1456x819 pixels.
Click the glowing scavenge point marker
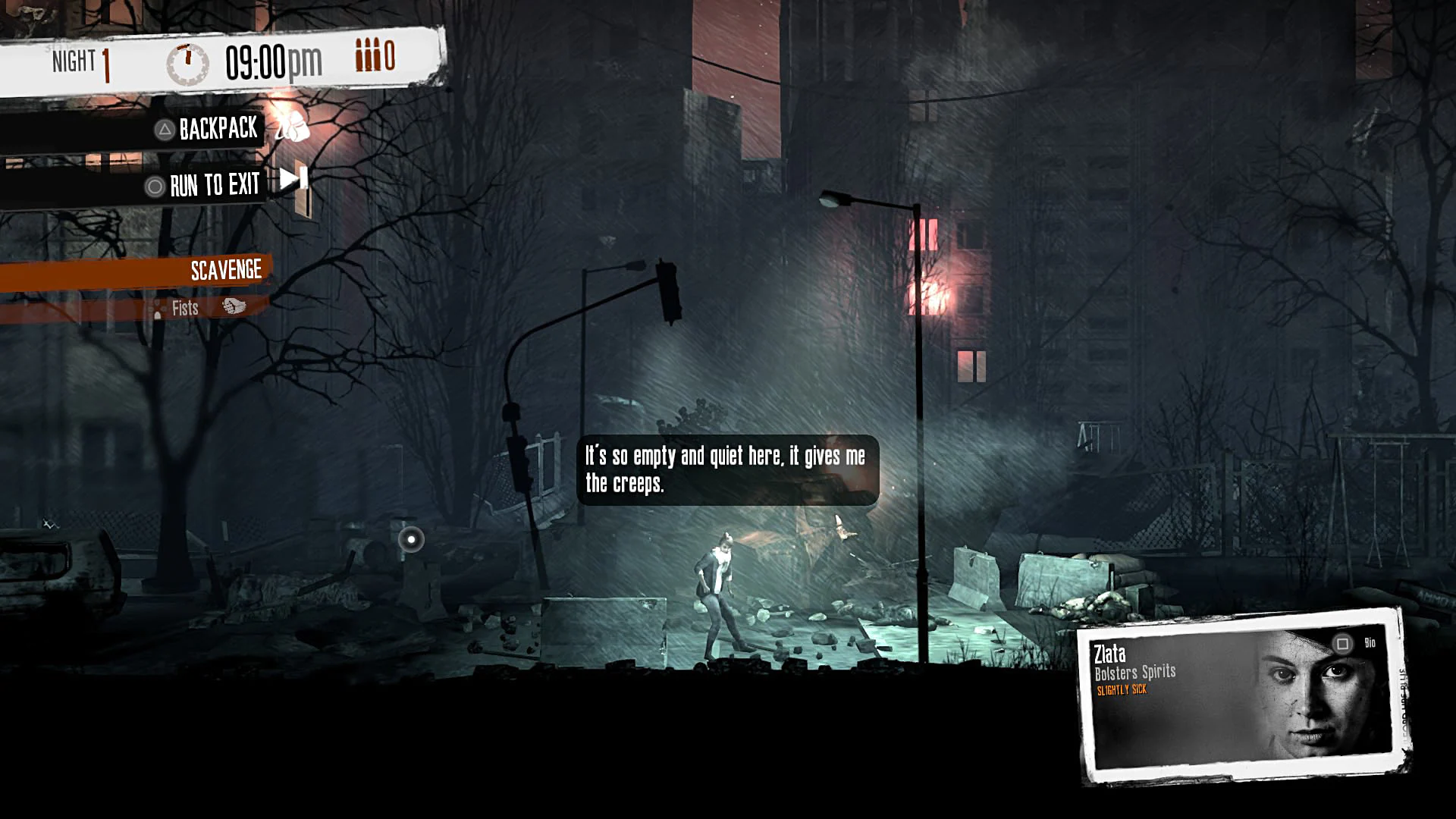(x=412, y=538)
